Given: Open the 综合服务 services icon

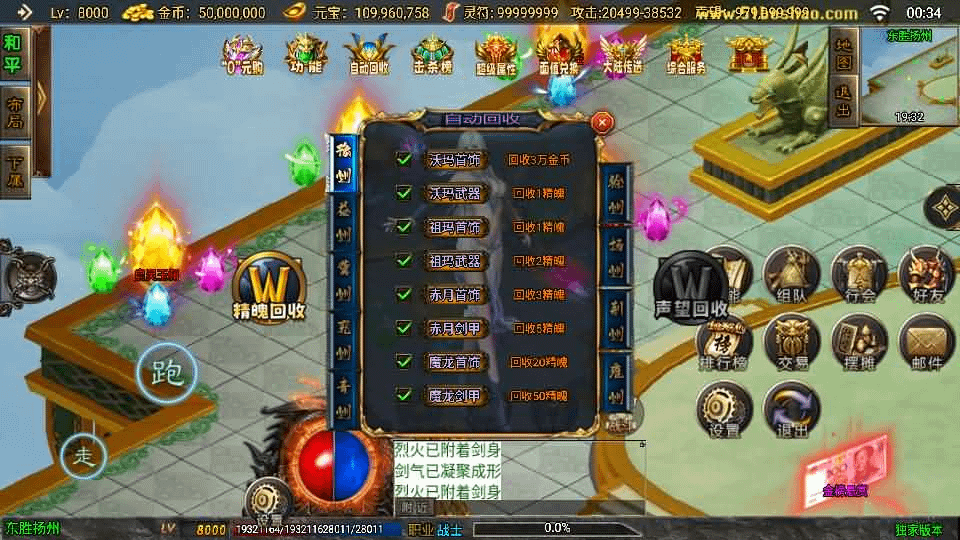Looking at the screenshot, I should point(686,53).
